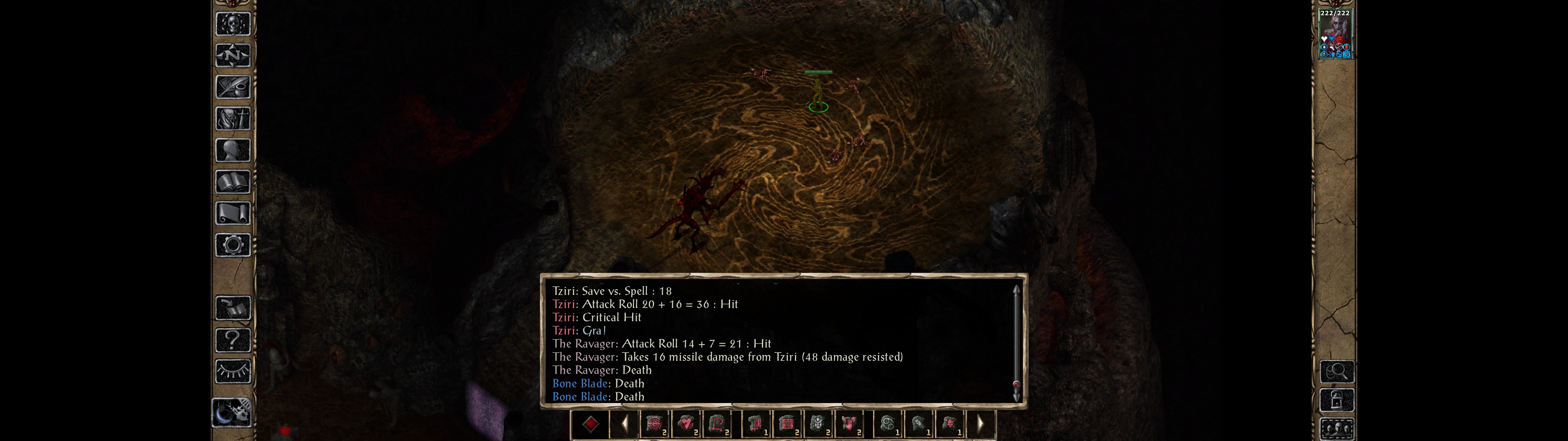Page the spell list right
Screen dimensions: 1568x441
click(980, 424)
